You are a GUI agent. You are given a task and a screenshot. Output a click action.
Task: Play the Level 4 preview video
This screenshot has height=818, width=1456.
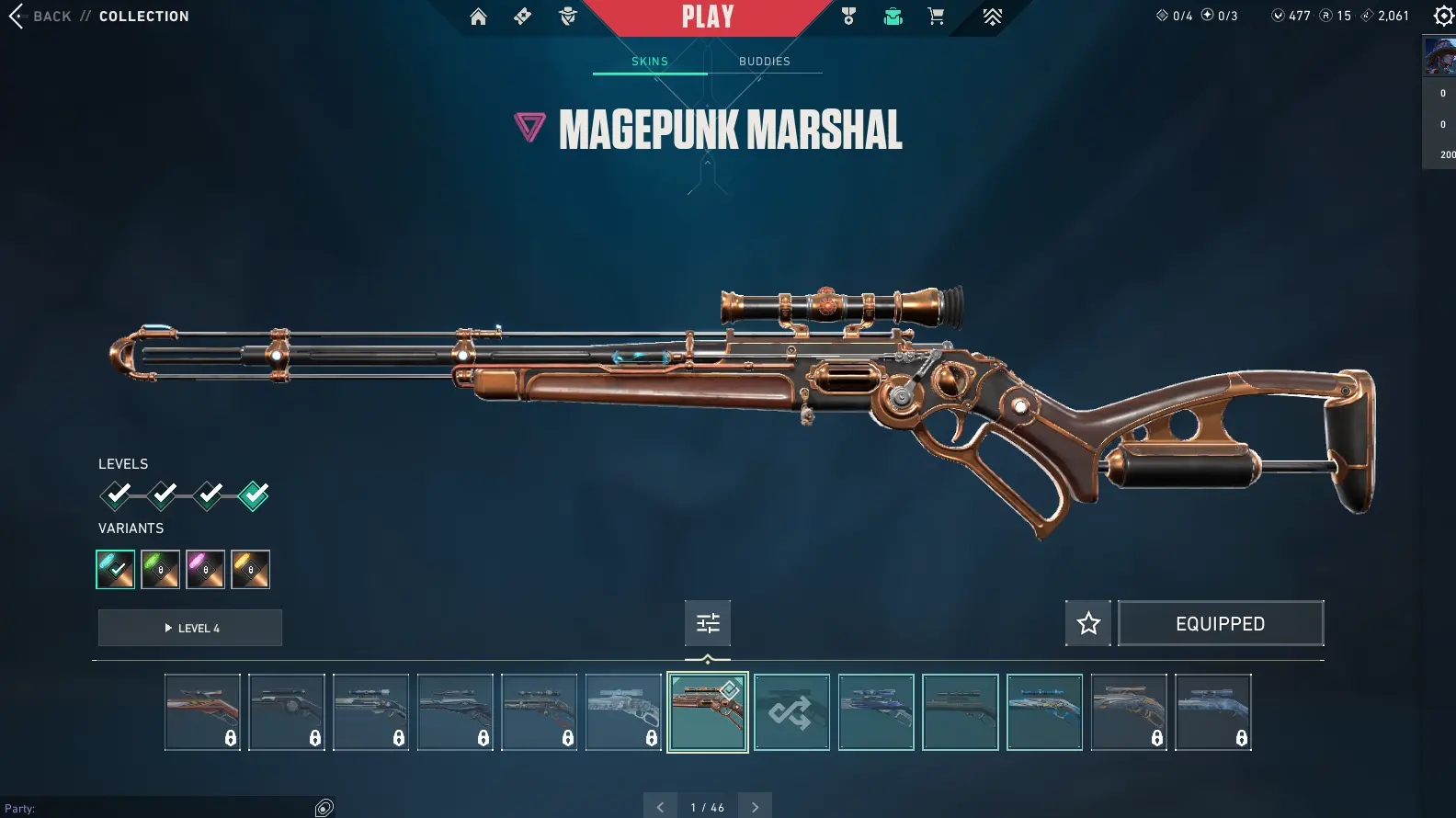pyautogui.click(x=190, y=628)
